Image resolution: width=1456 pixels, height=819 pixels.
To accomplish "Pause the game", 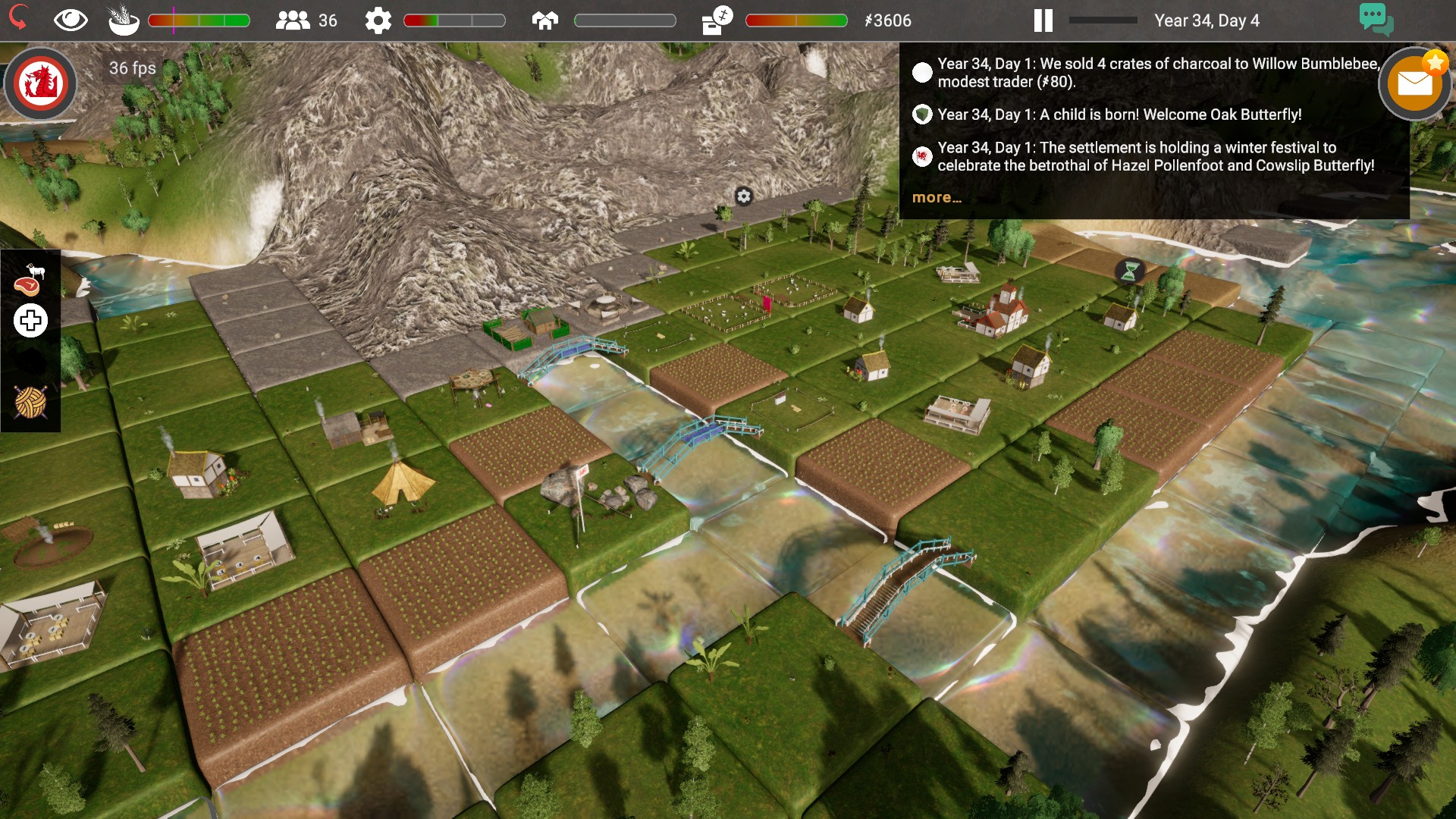I will (x=1043, y=20).
